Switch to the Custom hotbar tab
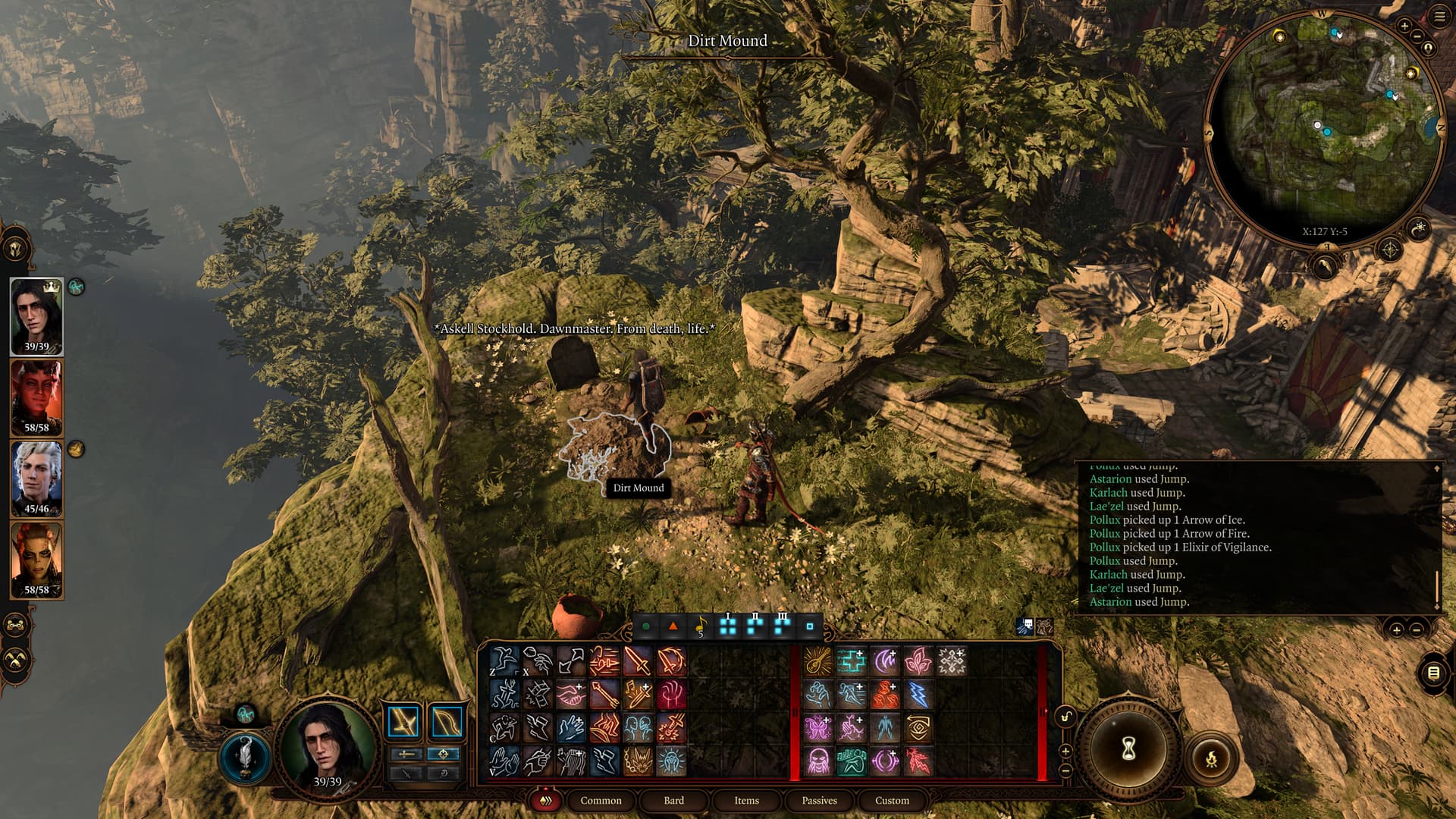1456x819 pixels. [892, 800]
